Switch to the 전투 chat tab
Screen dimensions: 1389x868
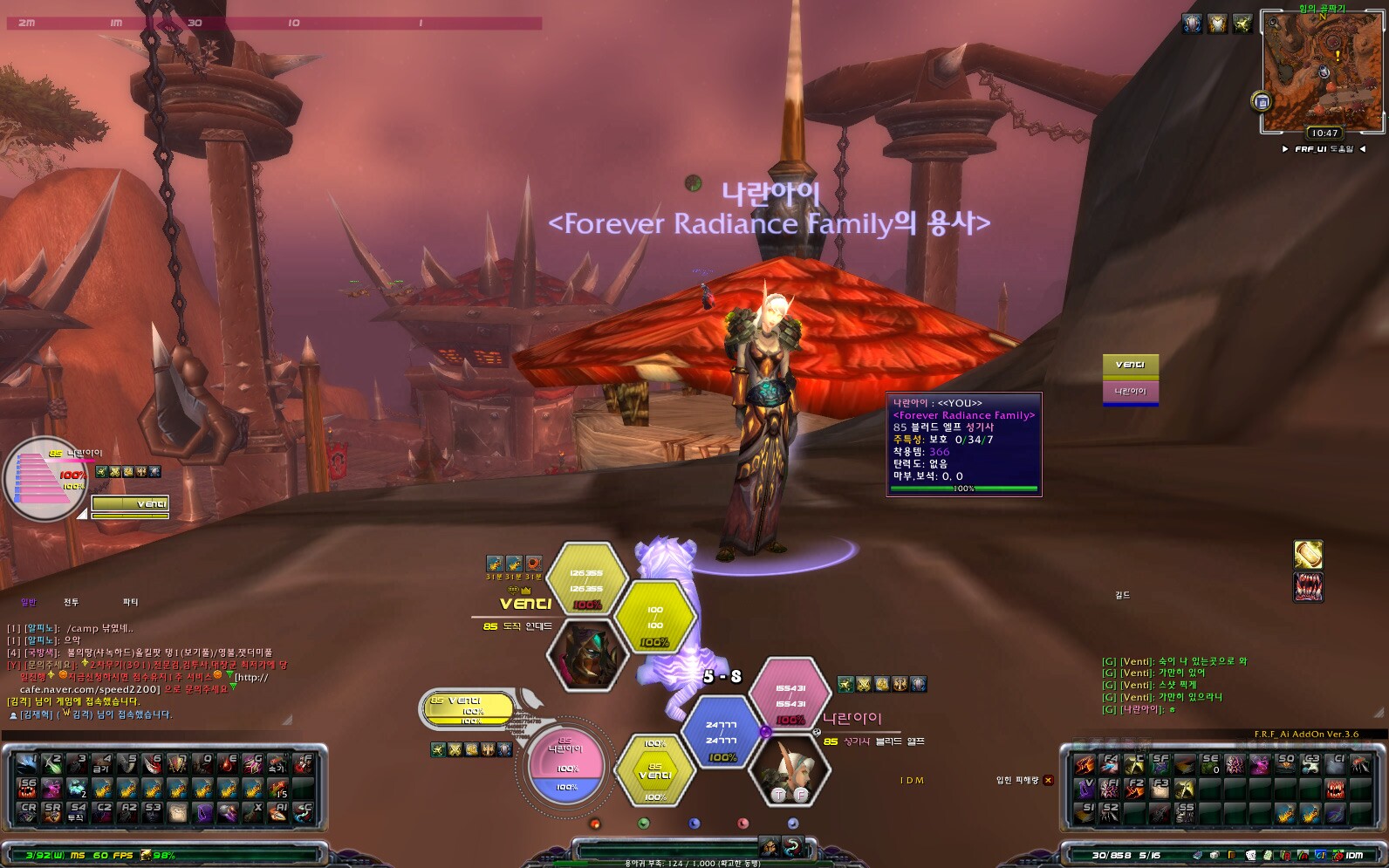71,602
